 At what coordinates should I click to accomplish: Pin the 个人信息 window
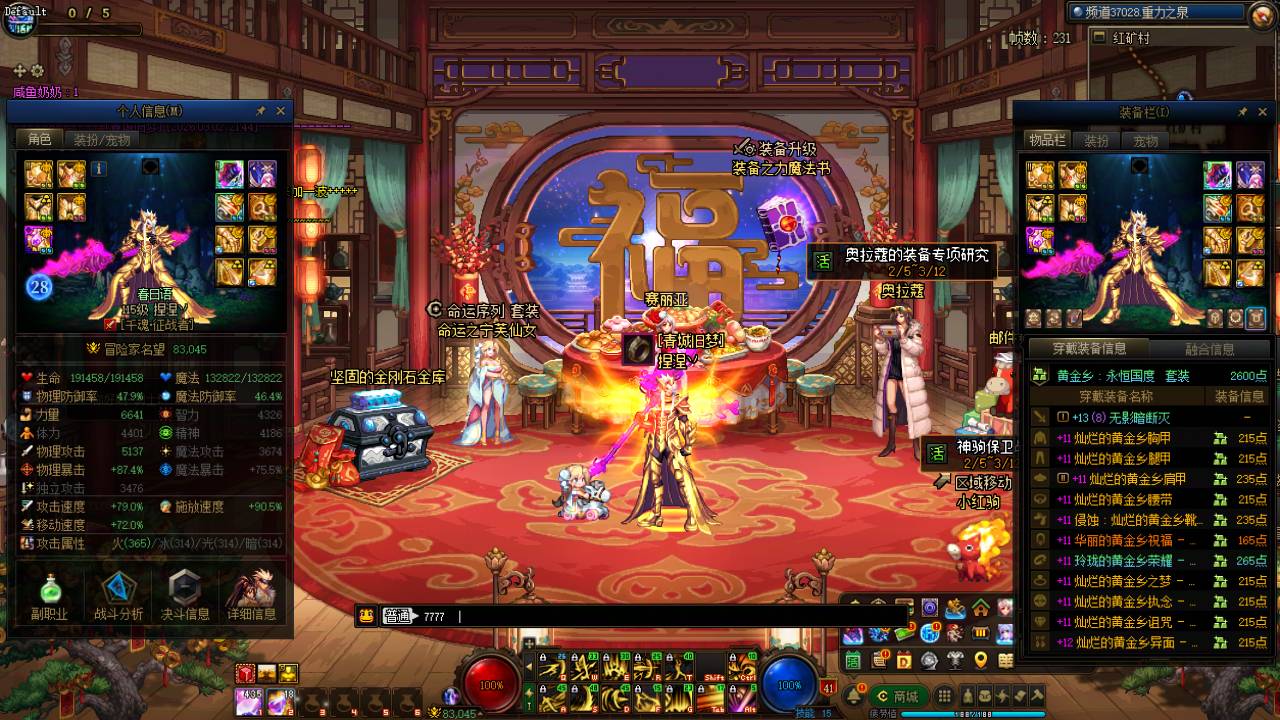[261, 111]
